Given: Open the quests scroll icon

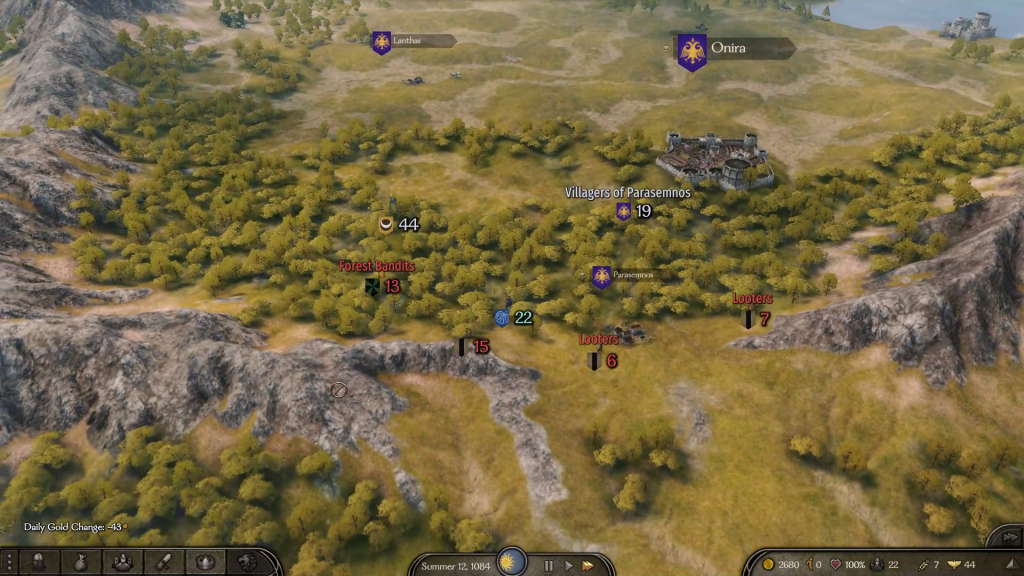Looking at the screenshot, I should (164, 563).
